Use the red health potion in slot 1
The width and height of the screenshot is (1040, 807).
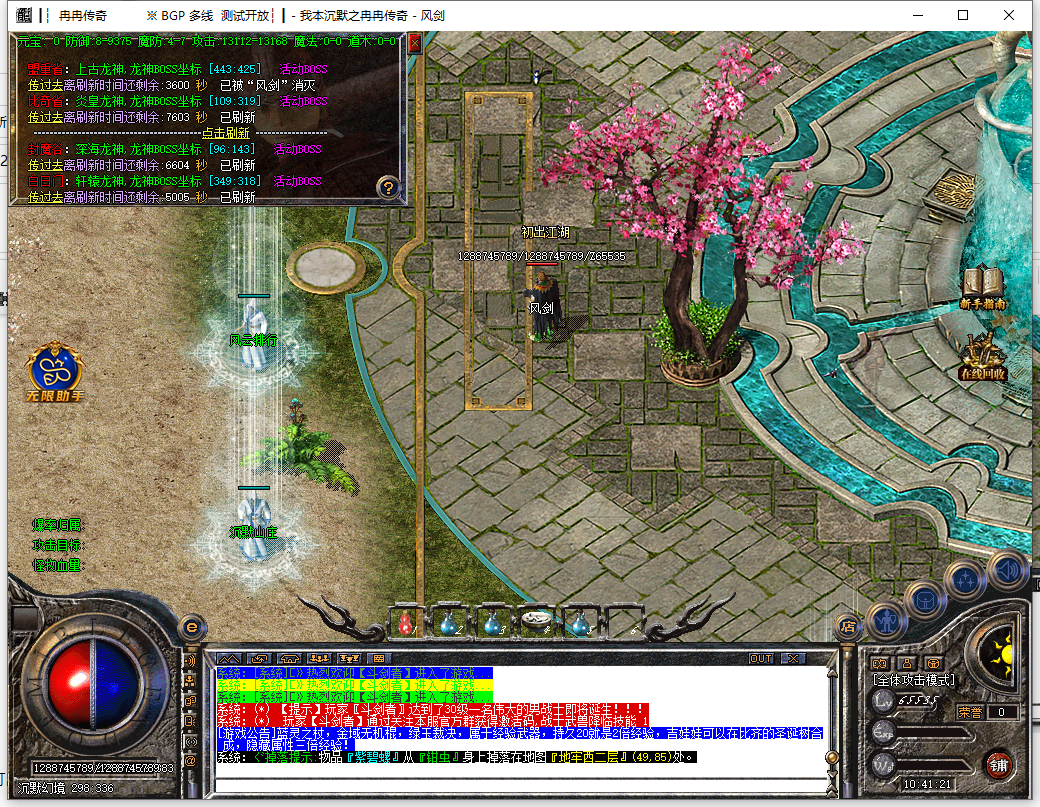point(406,623)
